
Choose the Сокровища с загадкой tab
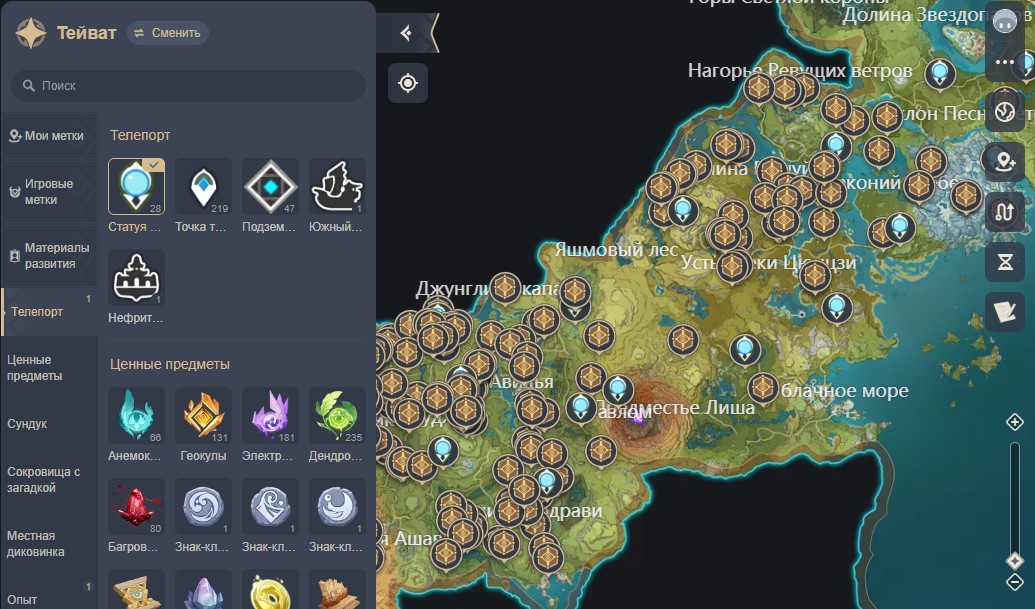(x=44, y=480)
